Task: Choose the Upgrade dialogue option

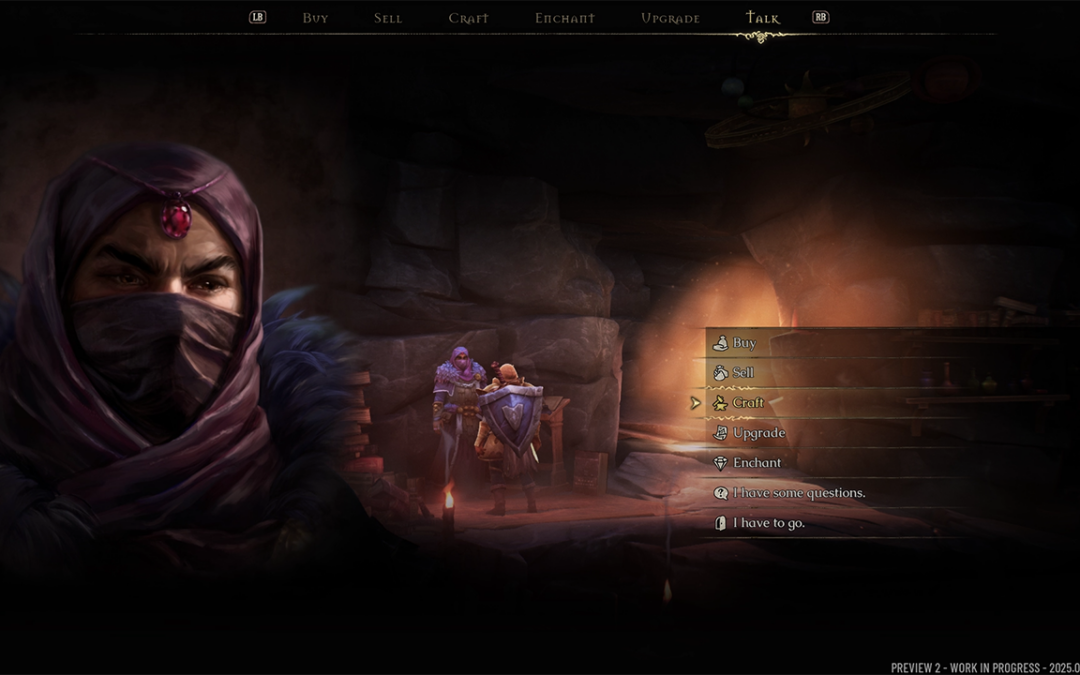Action: coord(758,433)
